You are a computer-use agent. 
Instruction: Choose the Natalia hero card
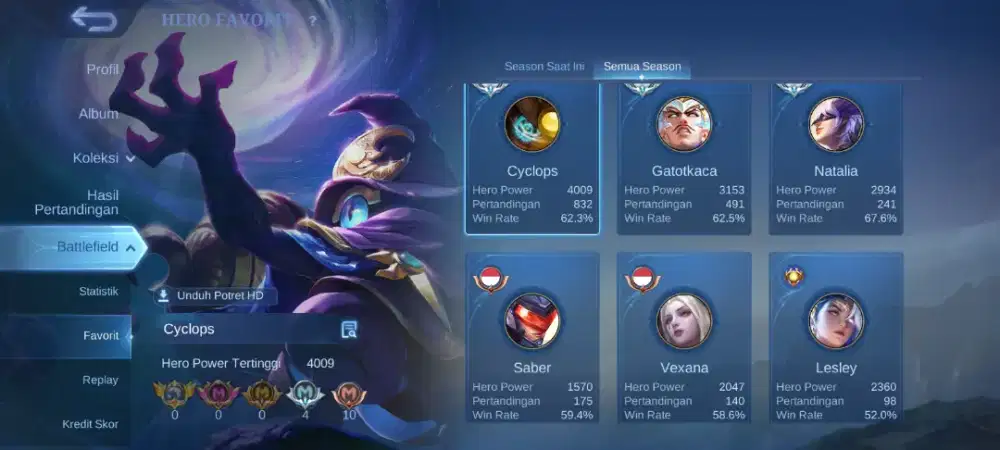coord(836,158)
